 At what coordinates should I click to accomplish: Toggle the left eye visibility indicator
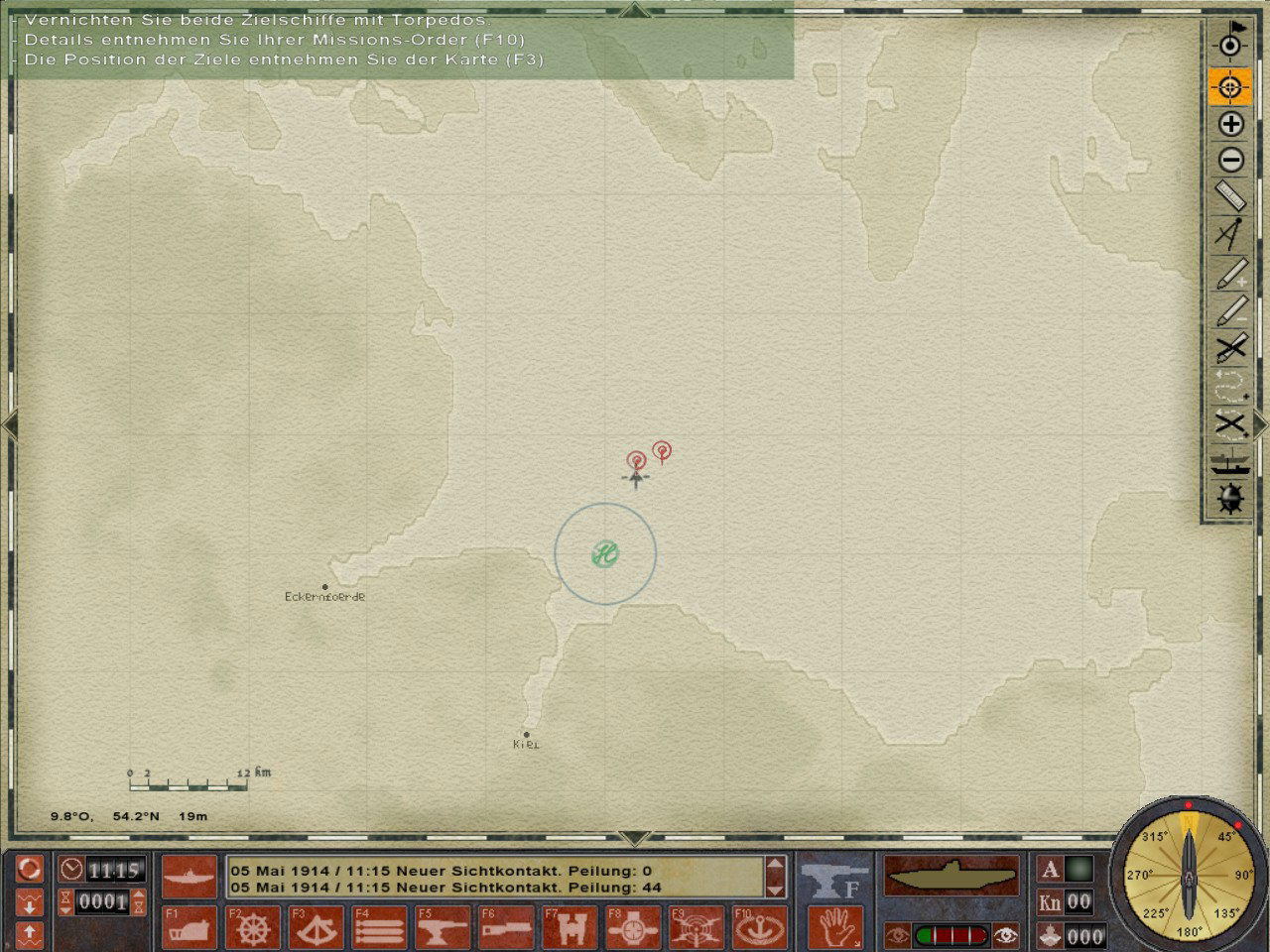coord(898,933)
